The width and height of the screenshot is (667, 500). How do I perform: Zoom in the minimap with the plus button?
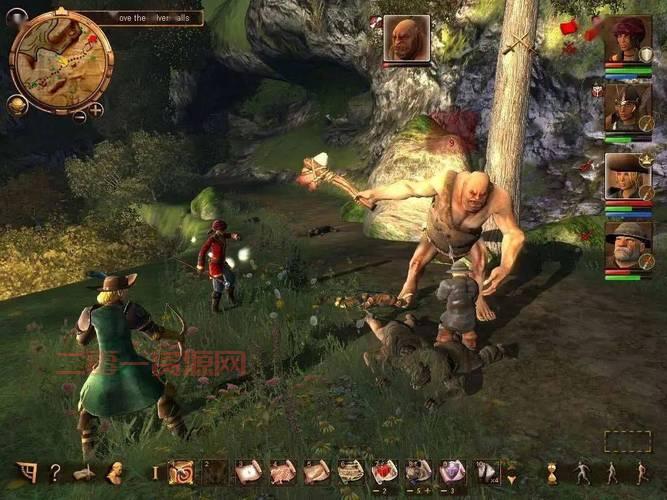pos(96,109)
